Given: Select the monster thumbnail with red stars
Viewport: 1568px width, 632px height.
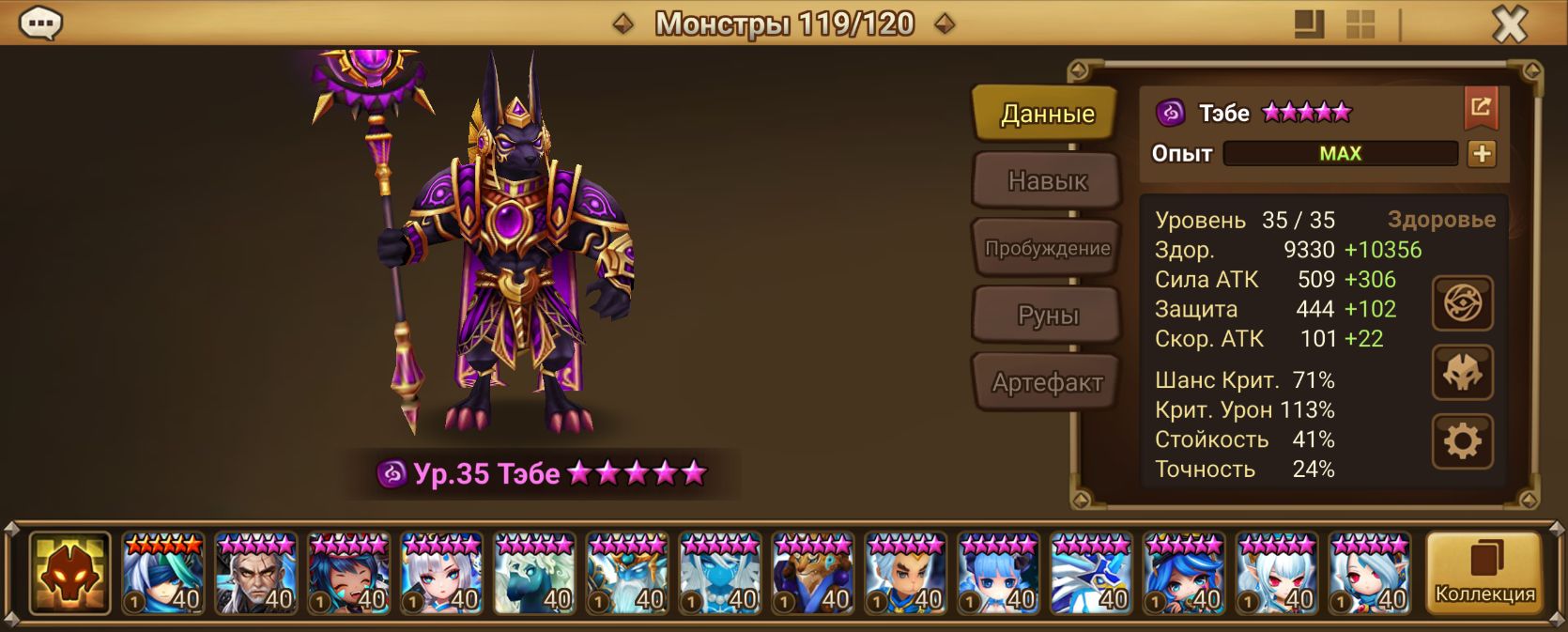Looking at the screenshot, I should coord(162,573).
